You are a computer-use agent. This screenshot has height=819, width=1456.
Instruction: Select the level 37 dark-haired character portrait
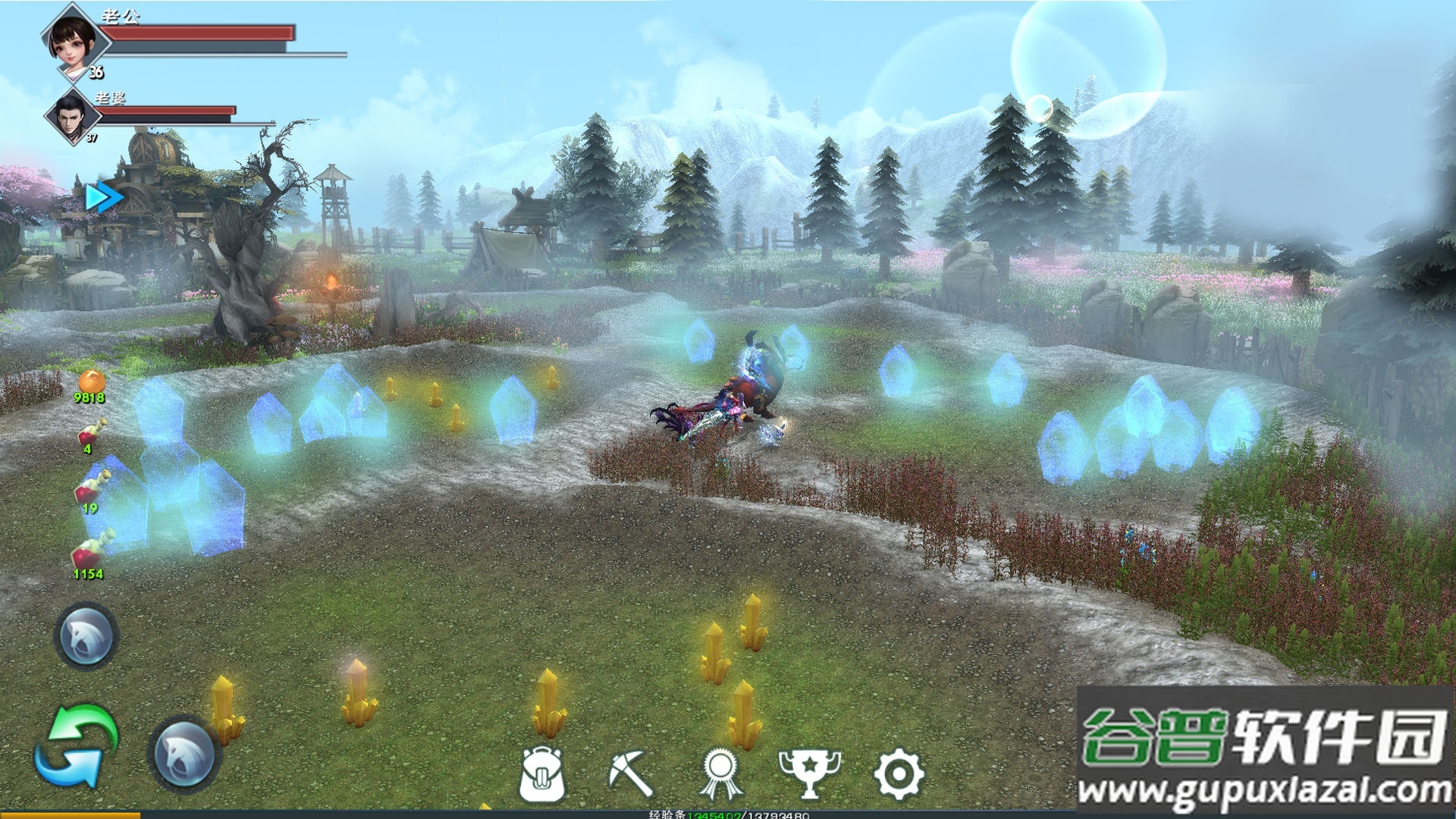[72, 116]
